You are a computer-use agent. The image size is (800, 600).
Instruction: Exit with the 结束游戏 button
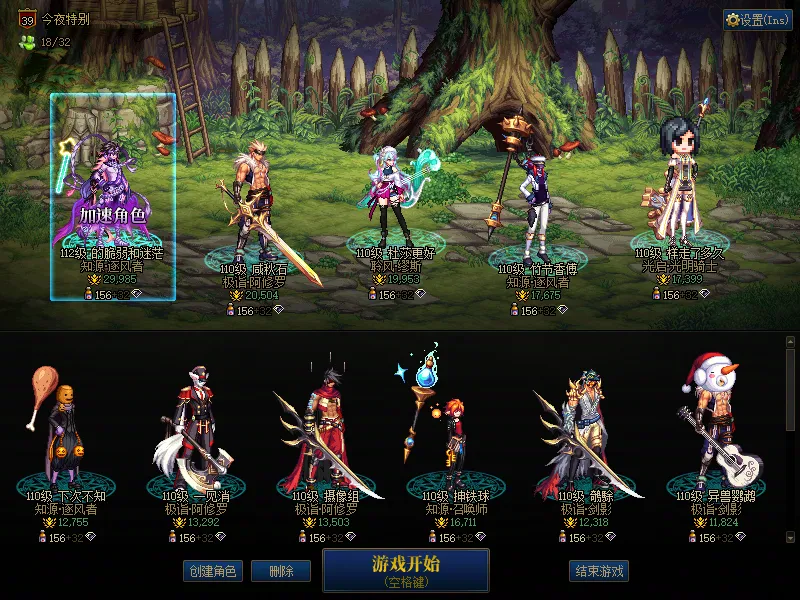point(598,571)
